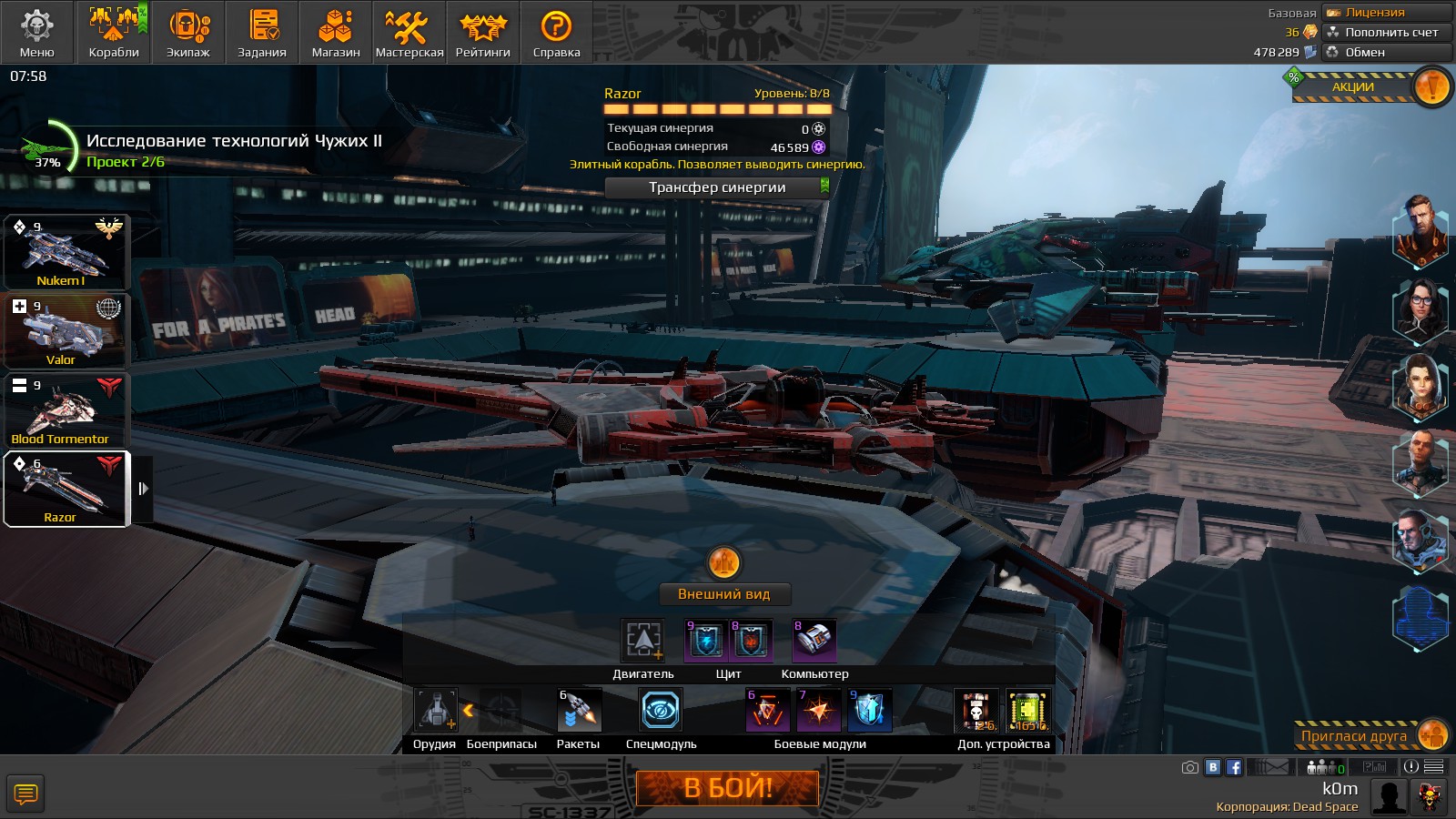Image resolution: width=1456 pixels, height=819 pixels.
Task: Open the chat window icon
Action: (25, 794)
